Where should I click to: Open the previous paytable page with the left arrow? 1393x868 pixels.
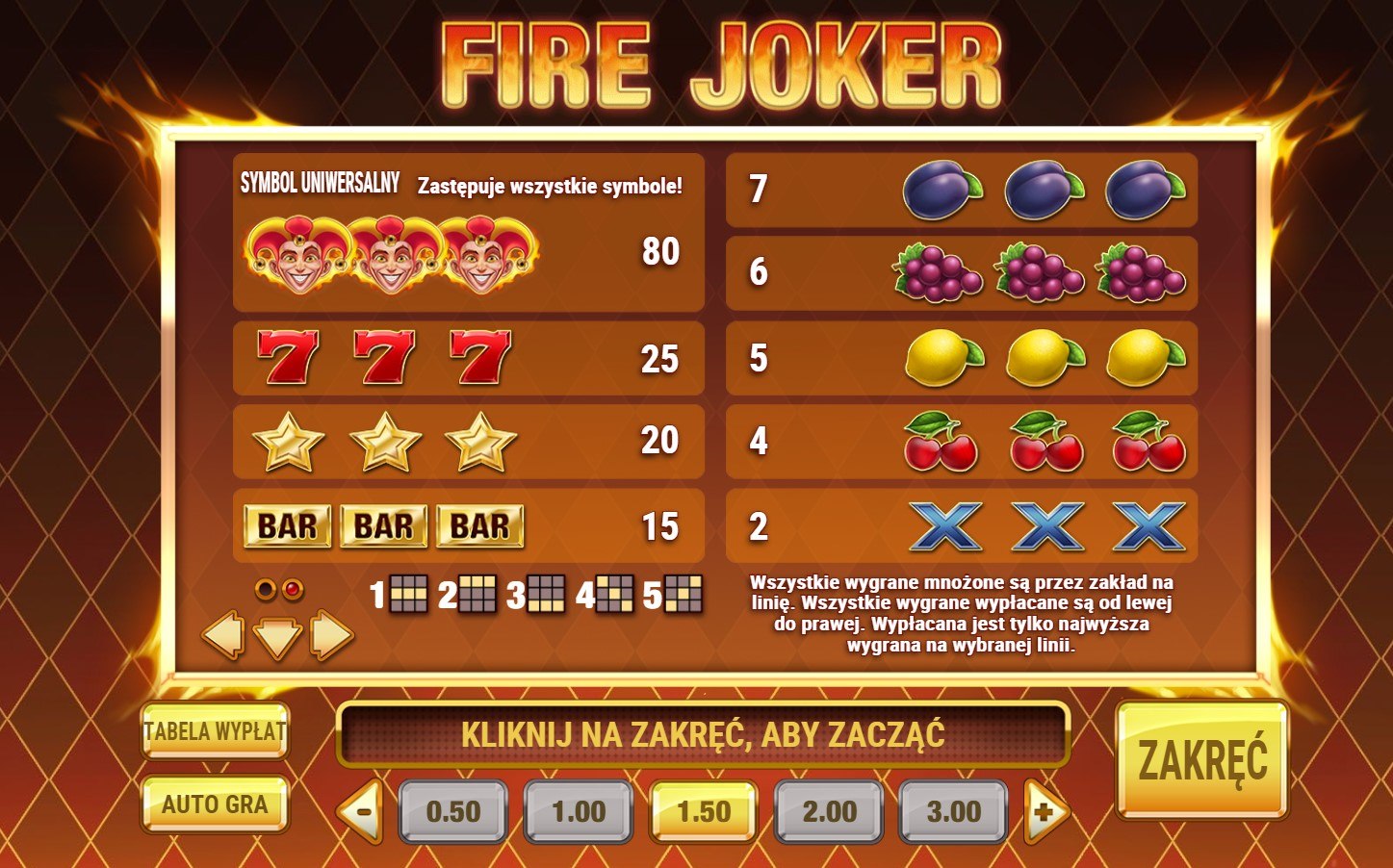click(222, 635)
